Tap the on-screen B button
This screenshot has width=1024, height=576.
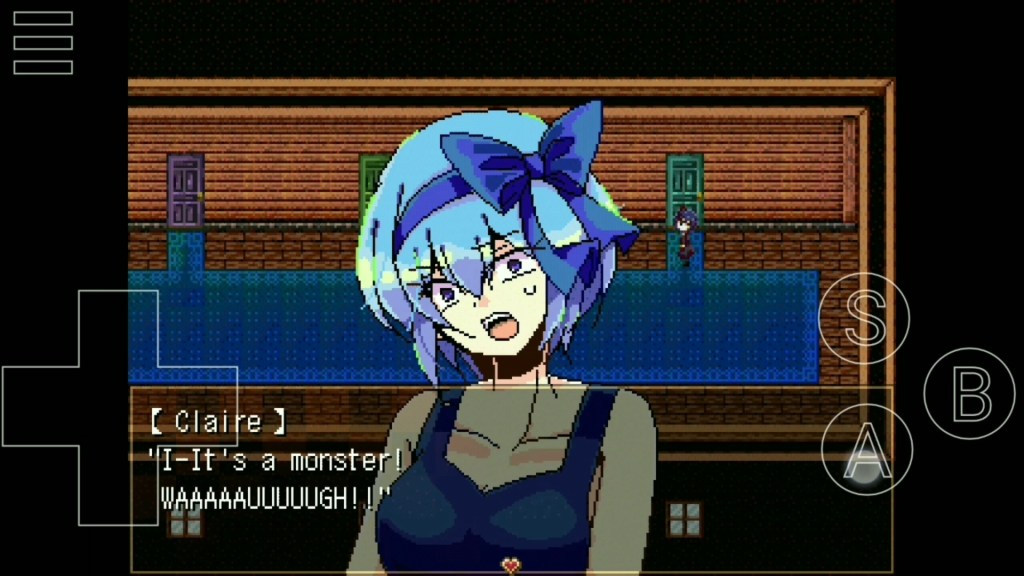968,394
